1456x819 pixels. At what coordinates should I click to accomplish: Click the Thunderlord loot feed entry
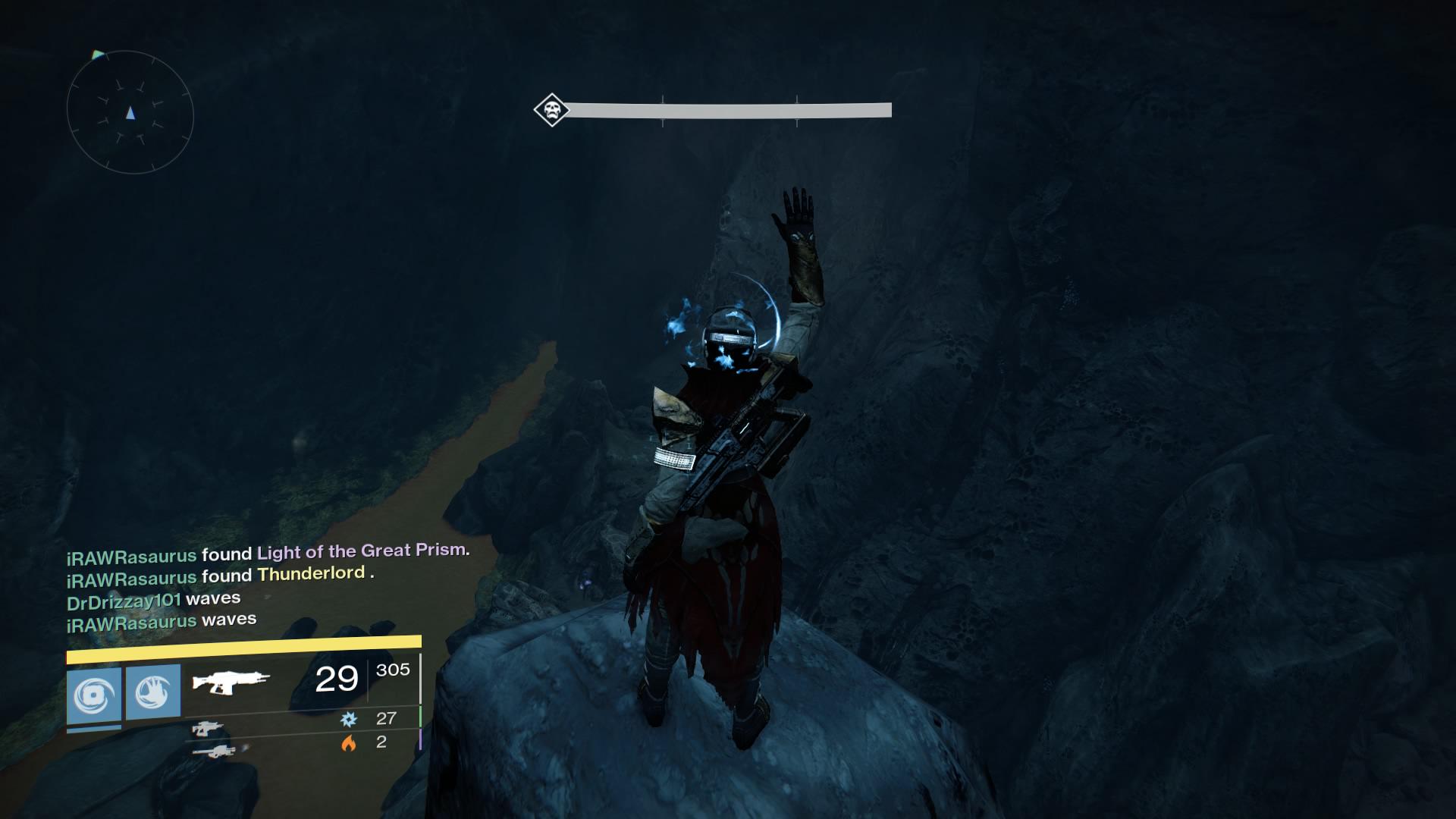click(312, 574)
